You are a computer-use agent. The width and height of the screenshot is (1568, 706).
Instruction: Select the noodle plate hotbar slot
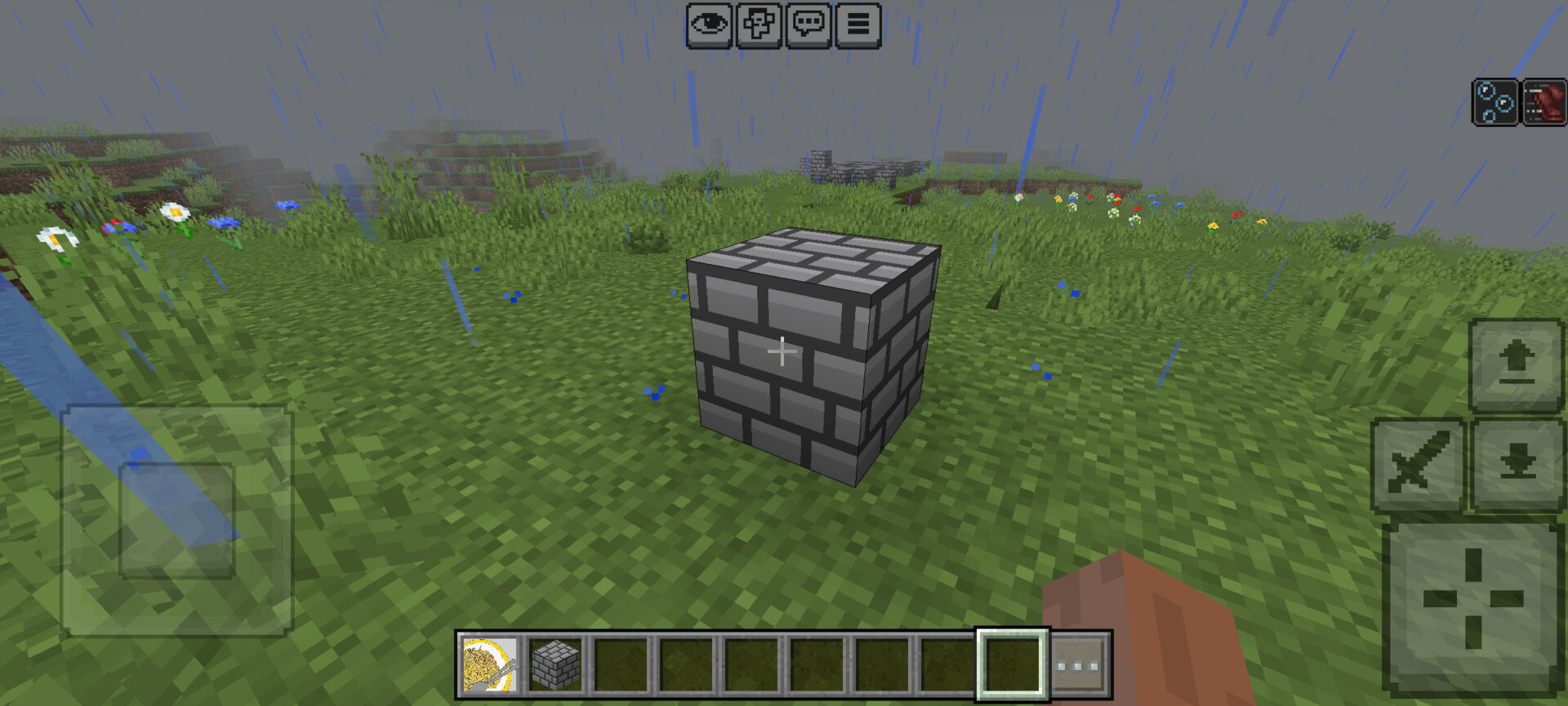pyautogui.click(x=490, y=665)
